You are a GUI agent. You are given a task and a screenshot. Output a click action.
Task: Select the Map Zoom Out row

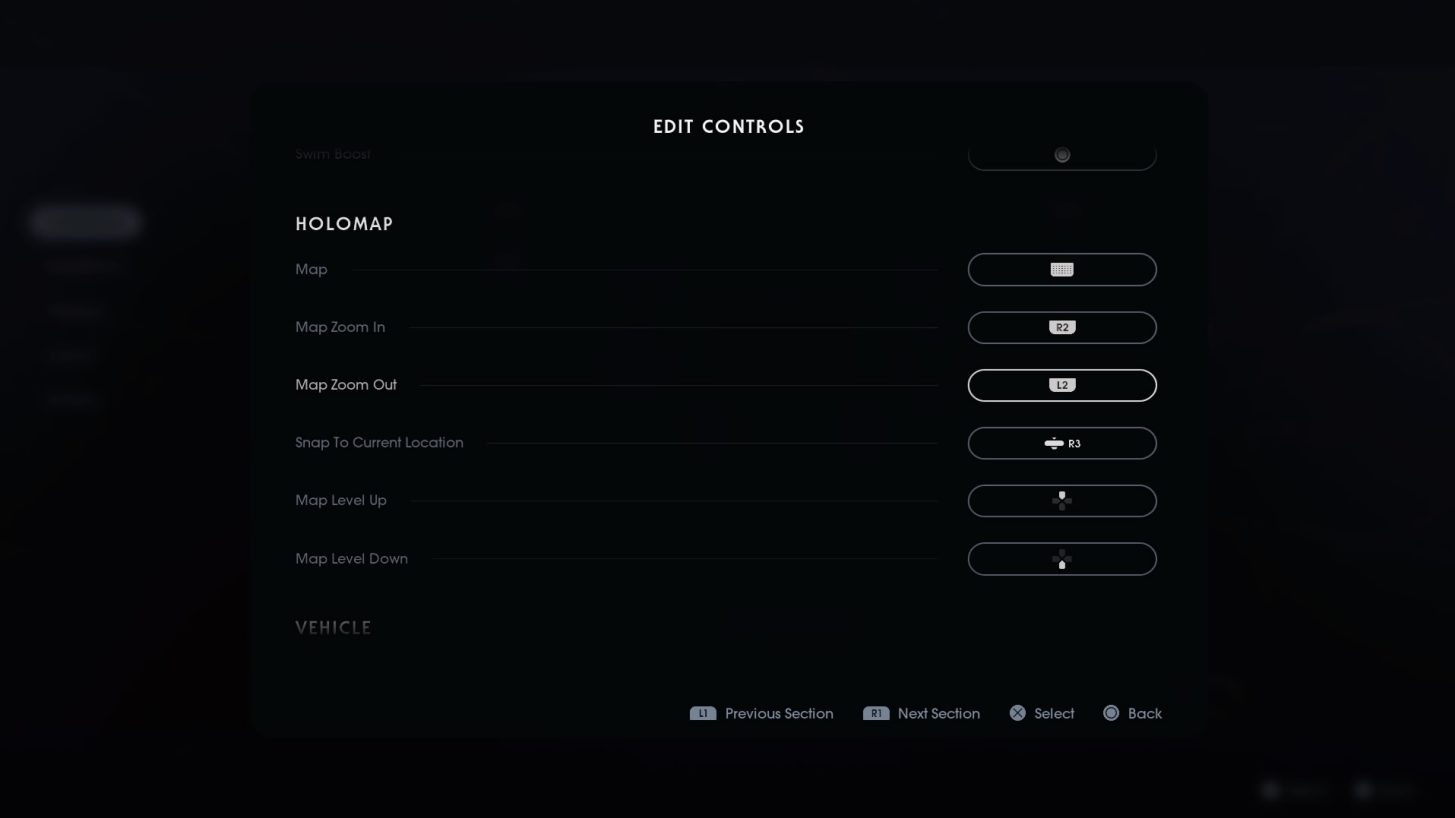point(346,384)
